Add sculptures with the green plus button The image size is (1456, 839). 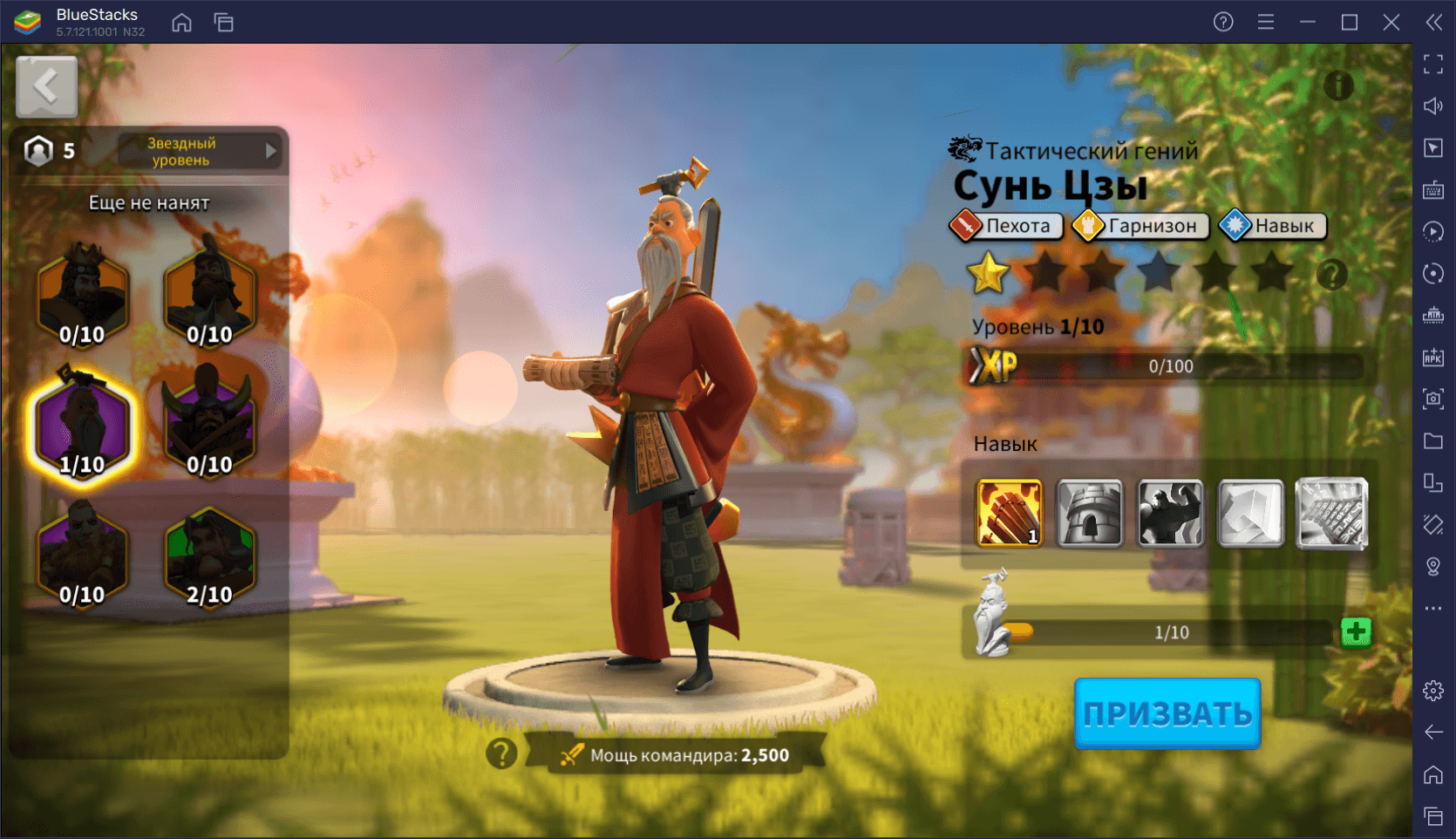[x=1356, y=631]
